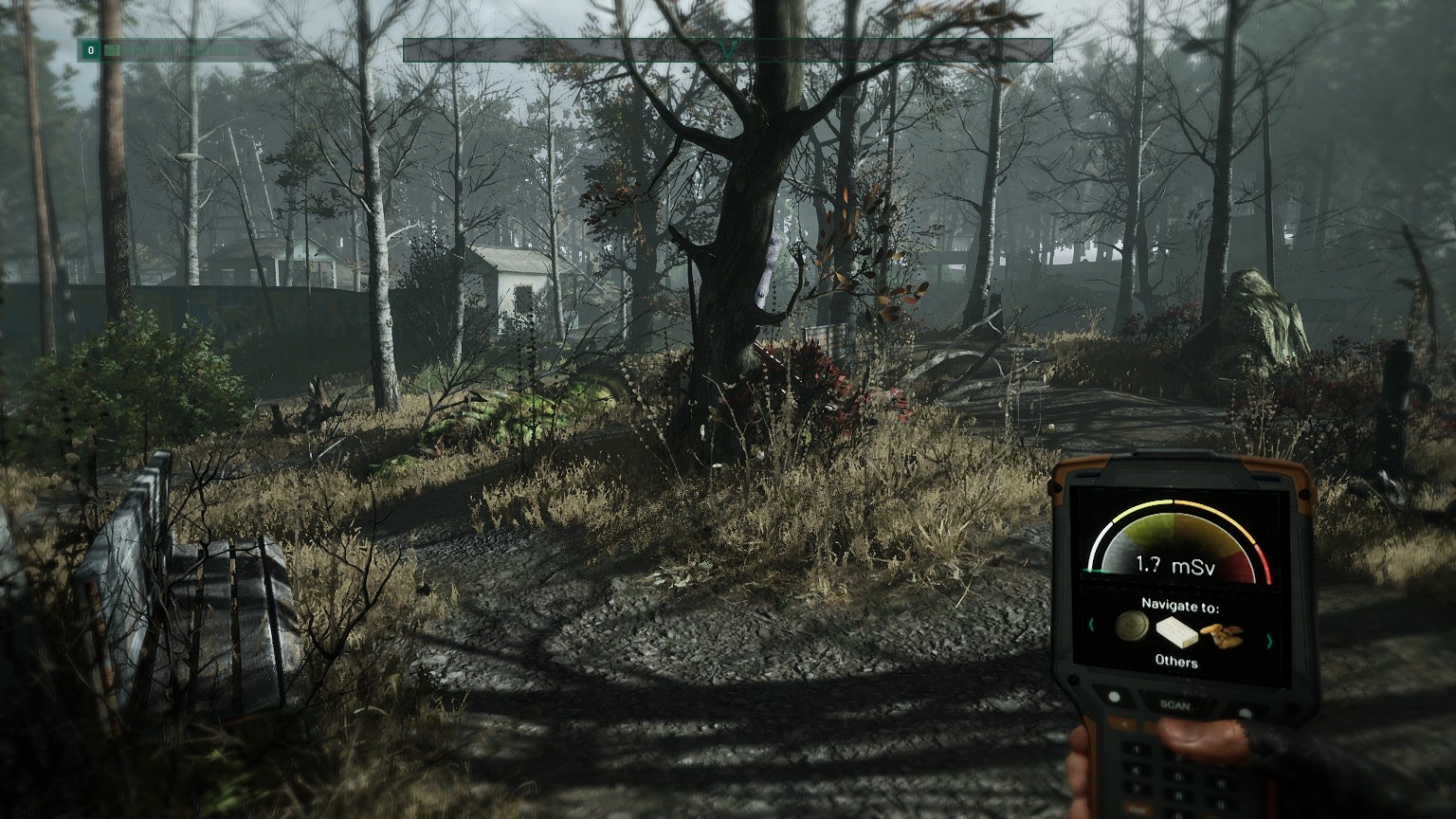Choose the white block item icon
Image resolution: width=1456 pixels, height=819 pixels.
1176,631
